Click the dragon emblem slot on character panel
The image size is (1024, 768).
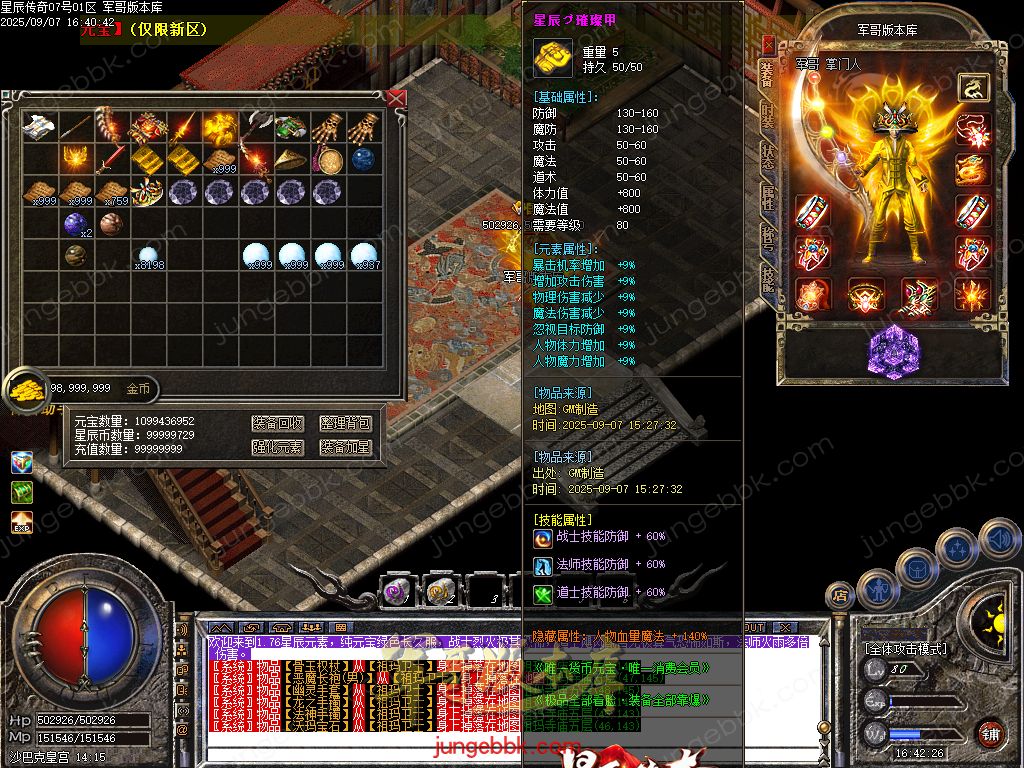[973, 88]
